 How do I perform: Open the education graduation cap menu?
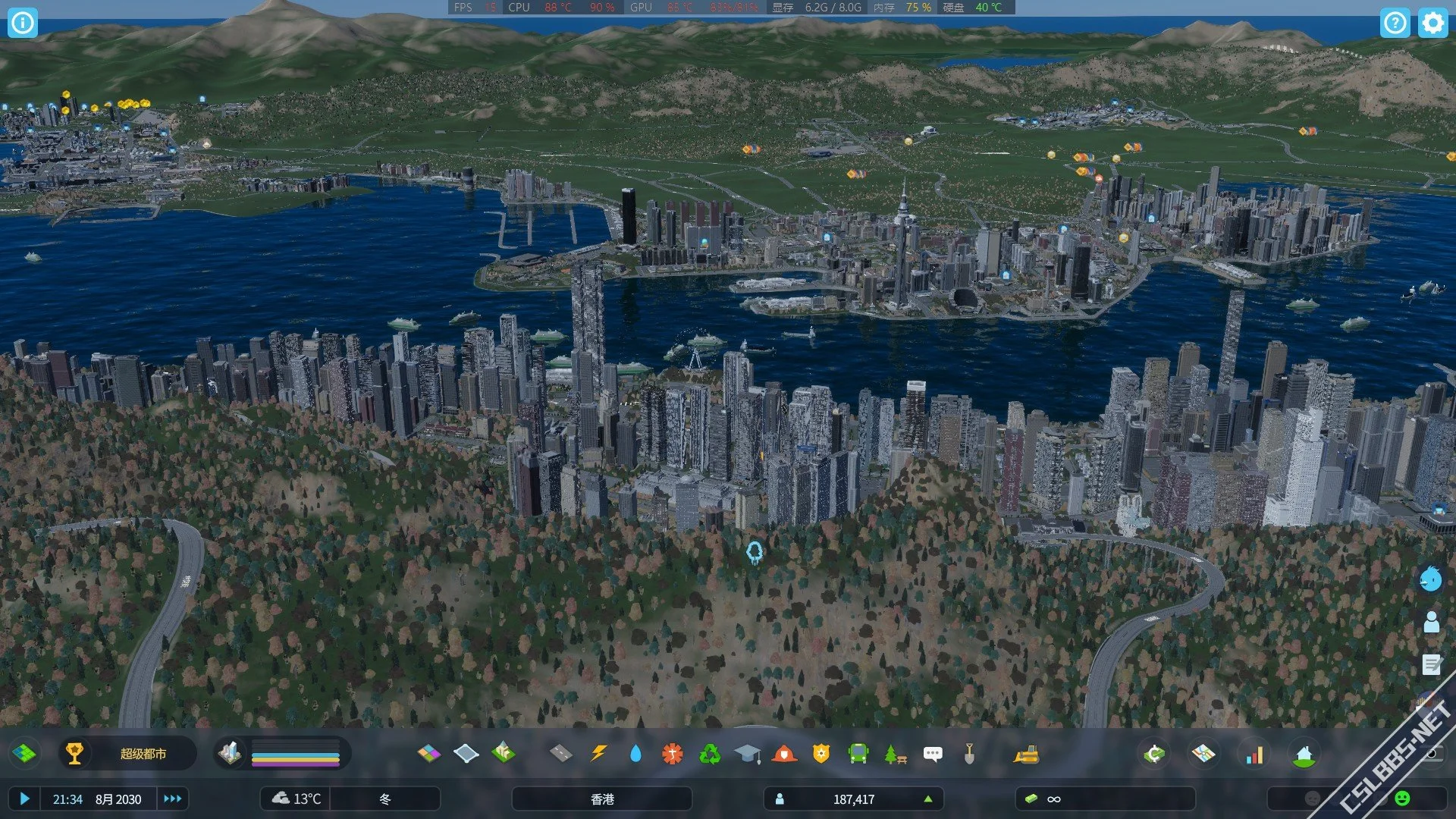(747, 754)
